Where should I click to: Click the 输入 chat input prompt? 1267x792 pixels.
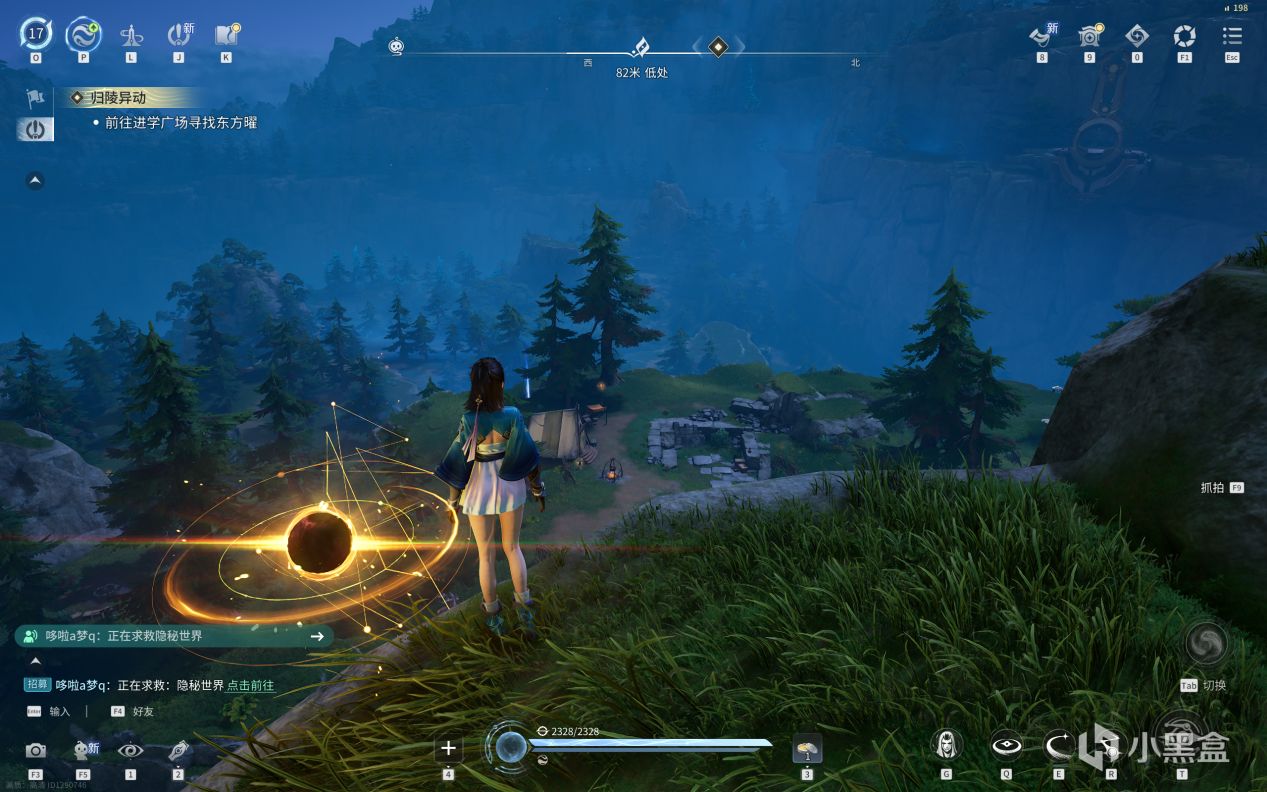point(59,711)
